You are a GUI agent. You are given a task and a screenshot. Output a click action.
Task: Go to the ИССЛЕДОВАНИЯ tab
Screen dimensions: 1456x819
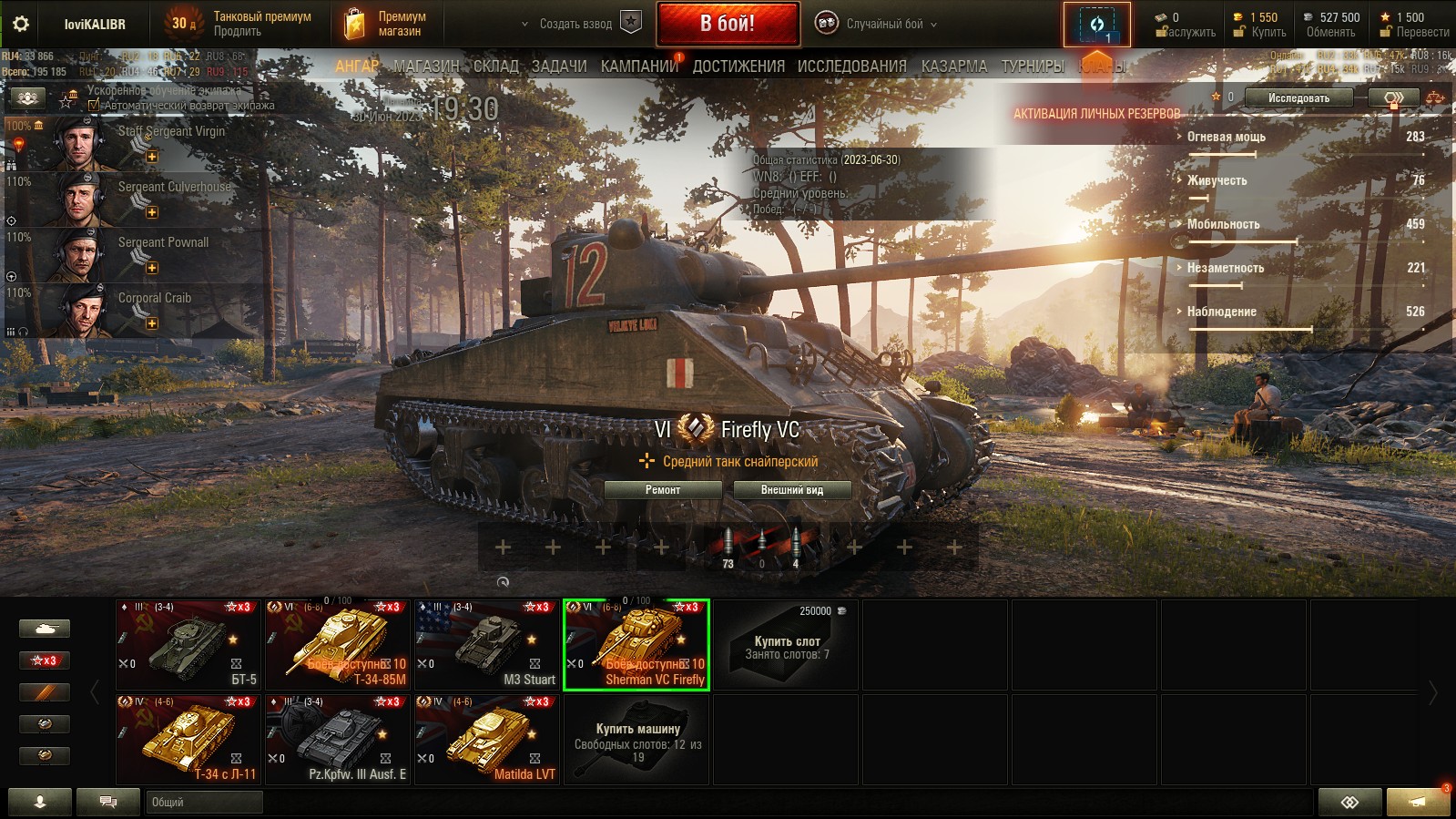[x=851, y=67]
